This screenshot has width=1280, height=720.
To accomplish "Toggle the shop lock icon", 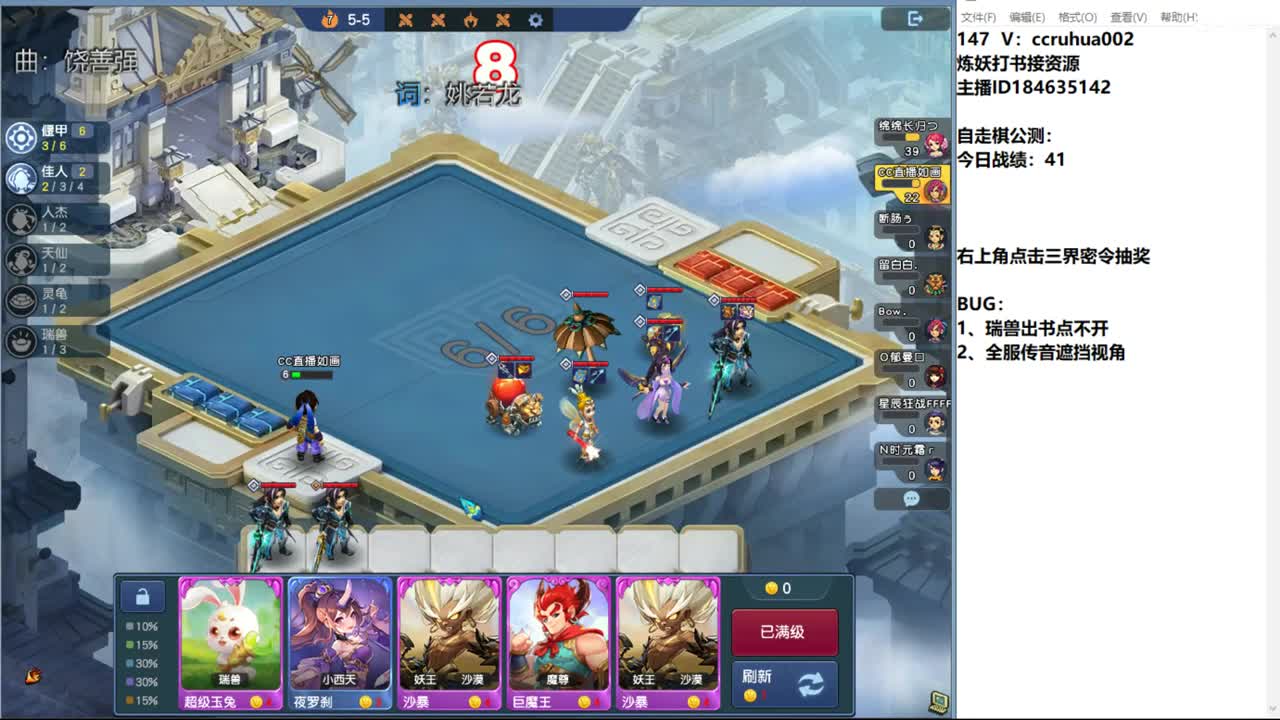I will (143, 596).
